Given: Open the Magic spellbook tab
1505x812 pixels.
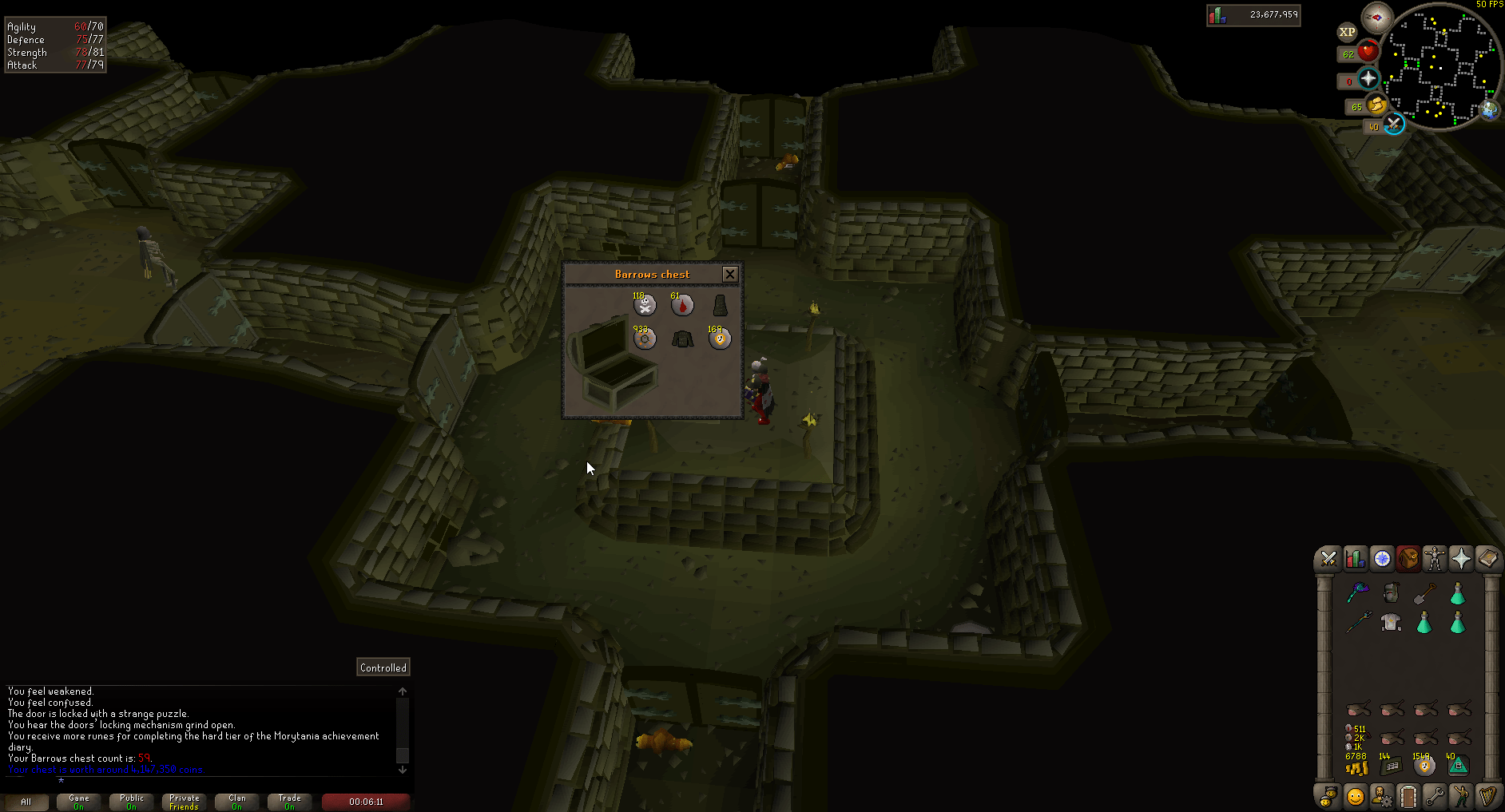Looking at the screenshot, I should pos(1487,559).
